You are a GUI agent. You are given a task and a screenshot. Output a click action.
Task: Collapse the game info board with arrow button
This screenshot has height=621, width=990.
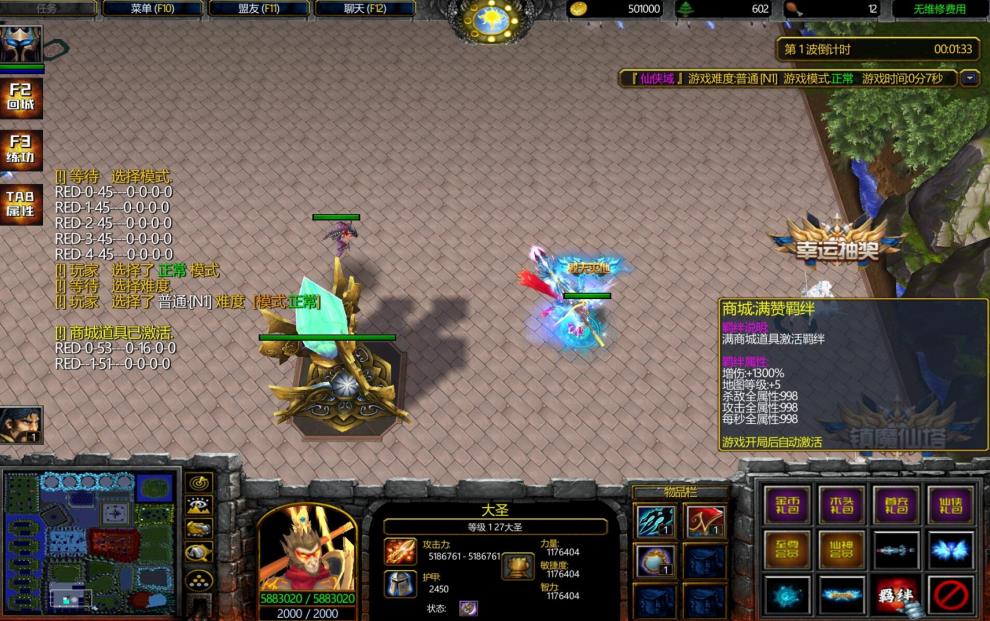point(969,78)
